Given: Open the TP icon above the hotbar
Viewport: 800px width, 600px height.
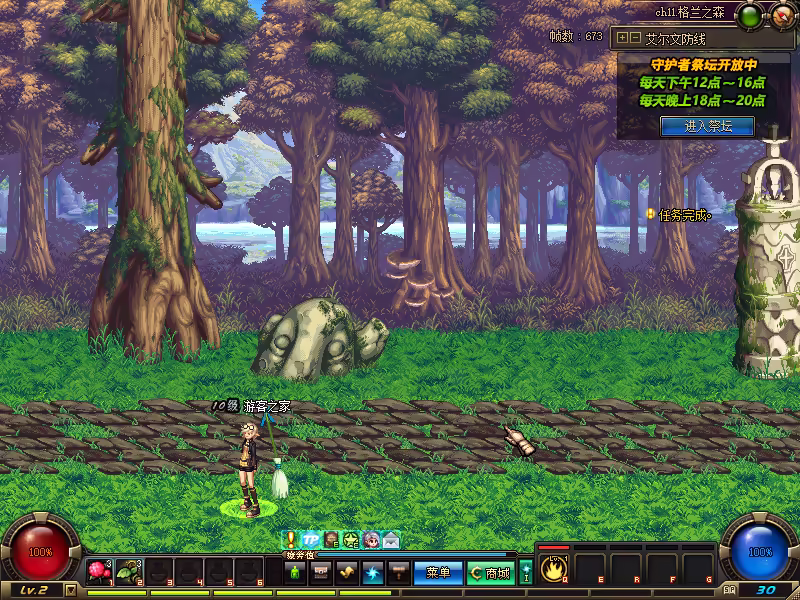Looking at the screenshot, I should pyautogui.click(x=310, y=539).
